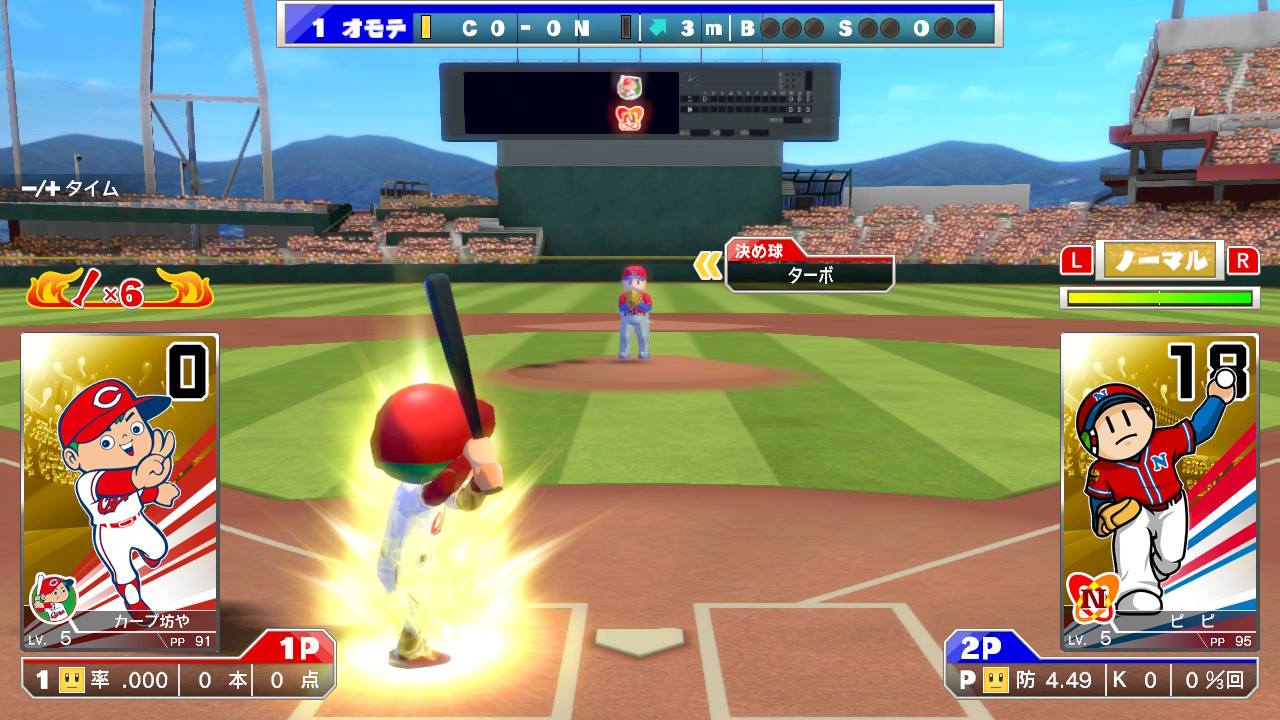Open the タイム timeout option
The image size is (1280, 720).
coord(71,188)
